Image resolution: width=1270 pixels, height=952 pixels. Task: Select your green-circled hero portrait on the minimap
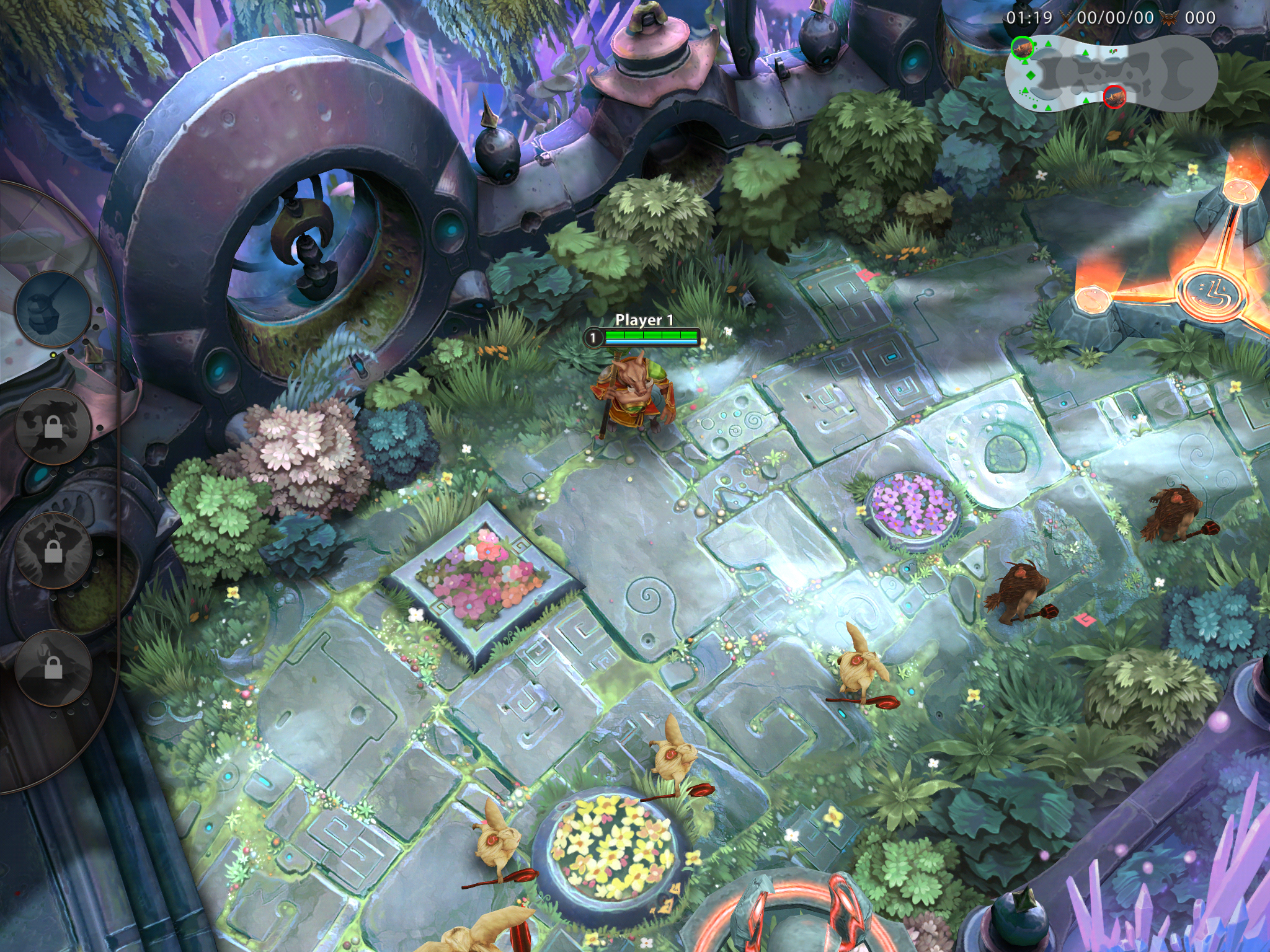[1023, 48]
